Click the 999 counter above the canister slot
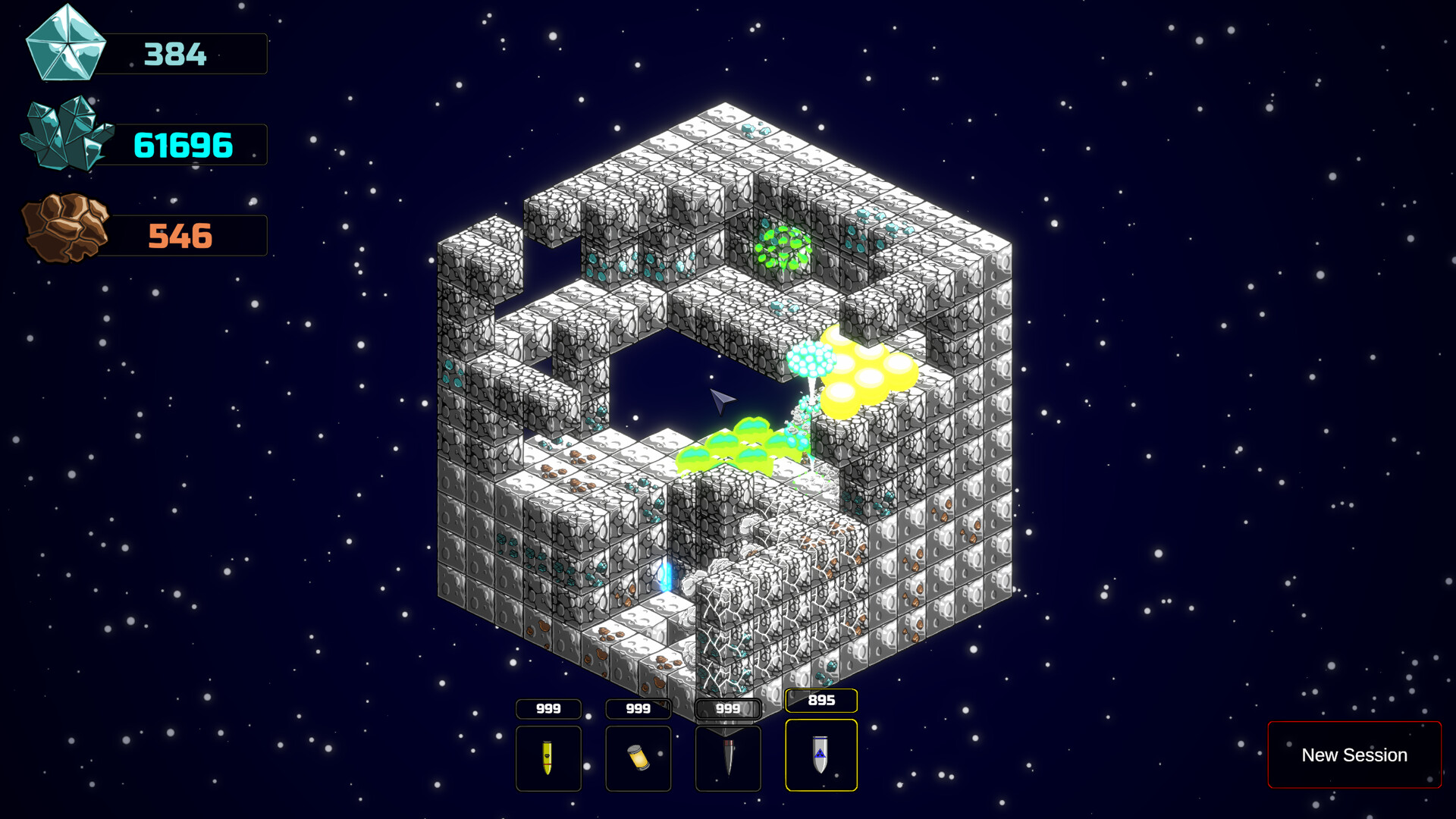1456x819 pixels. pyautogui.click(x=638, y=708)
